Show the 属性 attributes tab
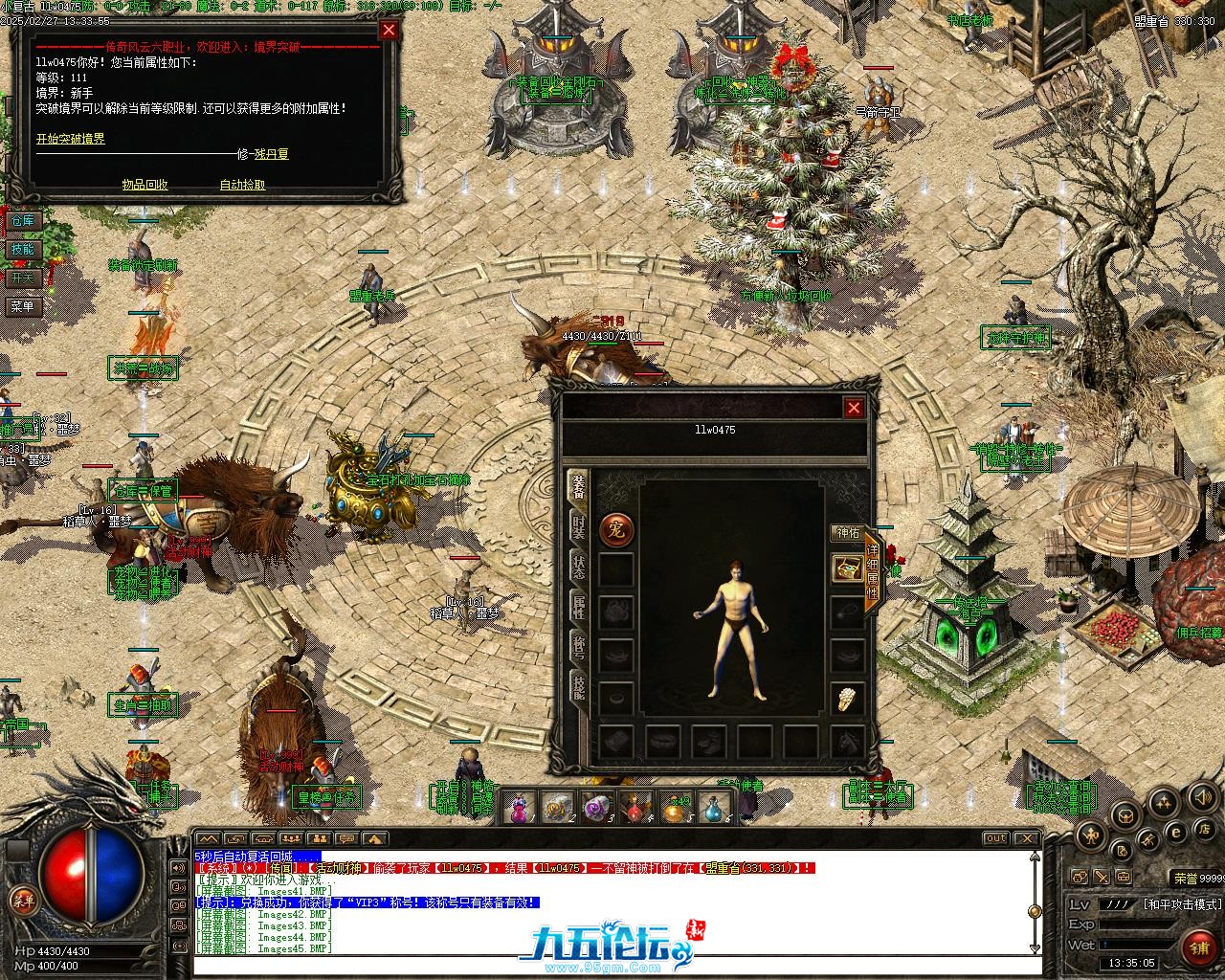Screen dimensions: 1225x980 tap(579, 606)
